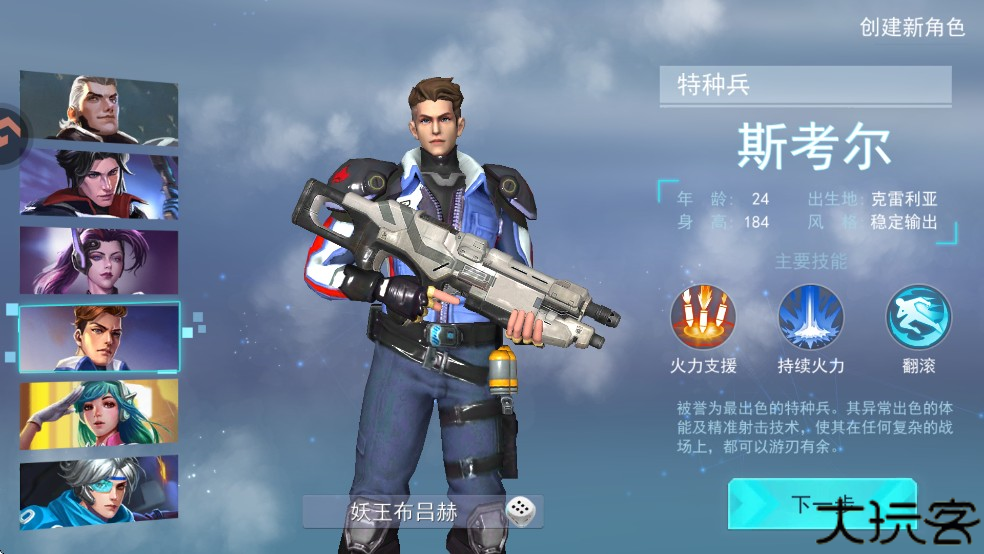Edit the character name field 妖王布吕赫
984x554 pixels.
tap(404, 511)
